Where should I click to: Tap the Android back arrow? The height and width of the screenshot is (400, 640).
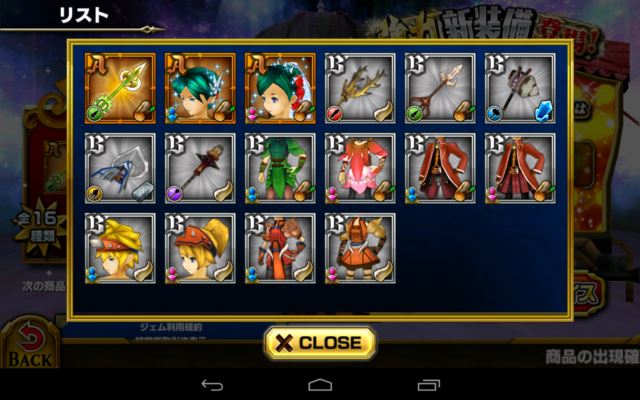pos(212,385)
